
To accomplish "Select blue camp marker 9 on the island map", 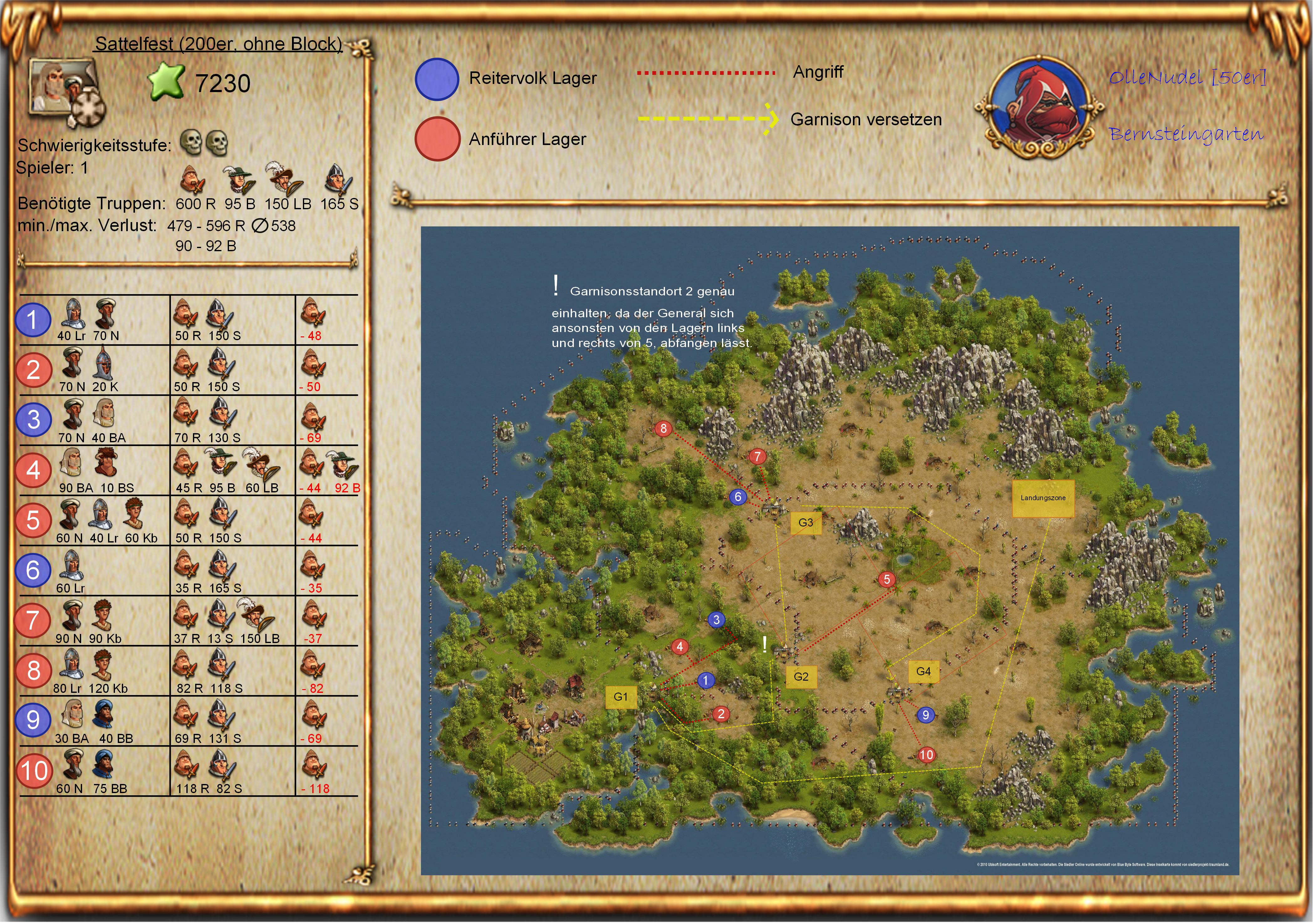I will coord(926,715).
